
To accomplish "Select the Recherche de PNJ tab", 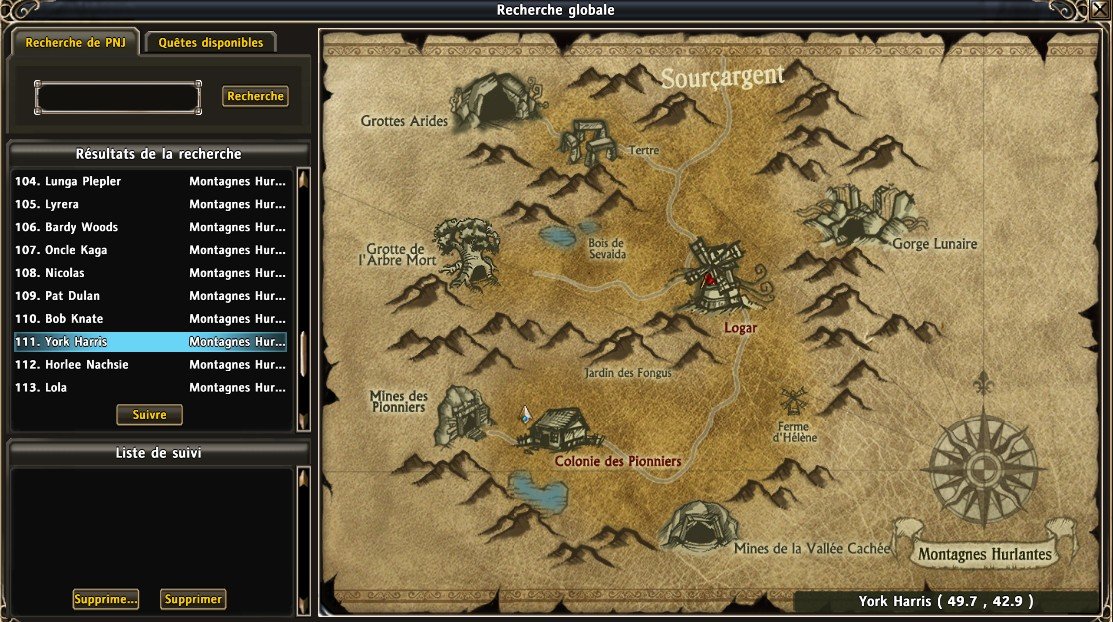I will click(75, 43).
